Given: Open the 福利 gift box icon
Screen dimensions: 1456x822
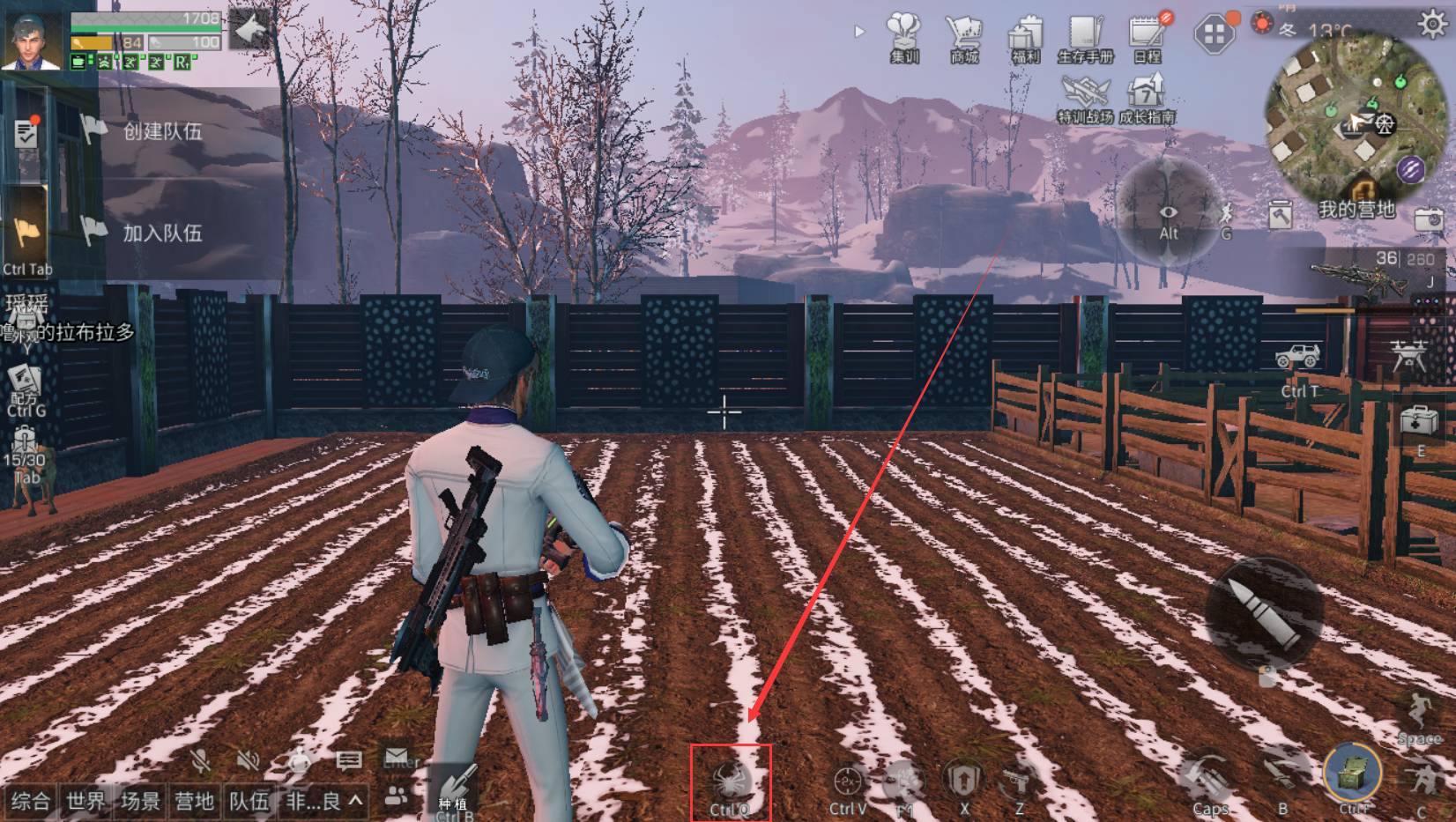Looking at the screenshot, I should click(1025, 38).
